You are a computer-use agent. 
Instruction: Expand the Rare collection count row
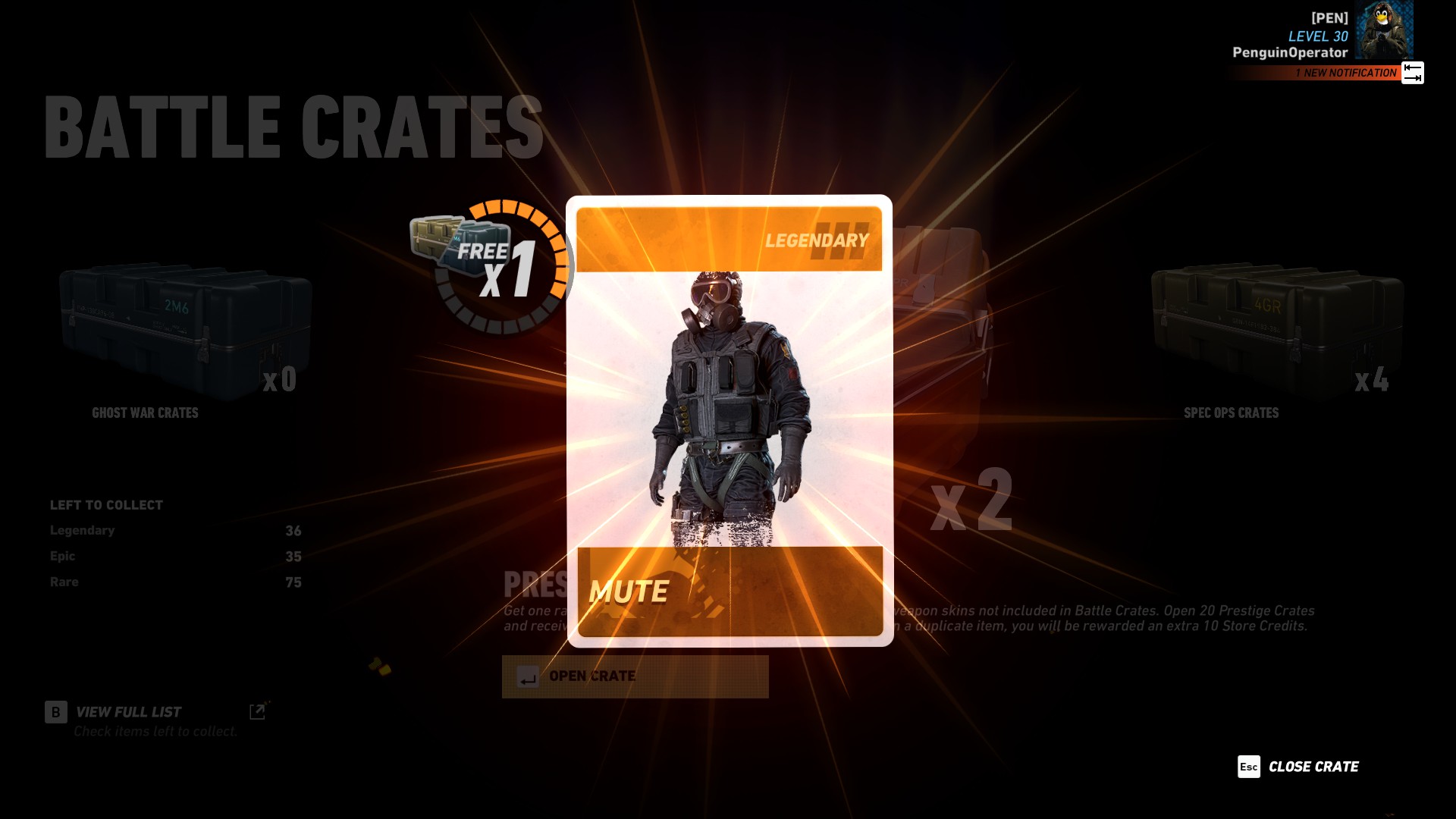(174, 582)
